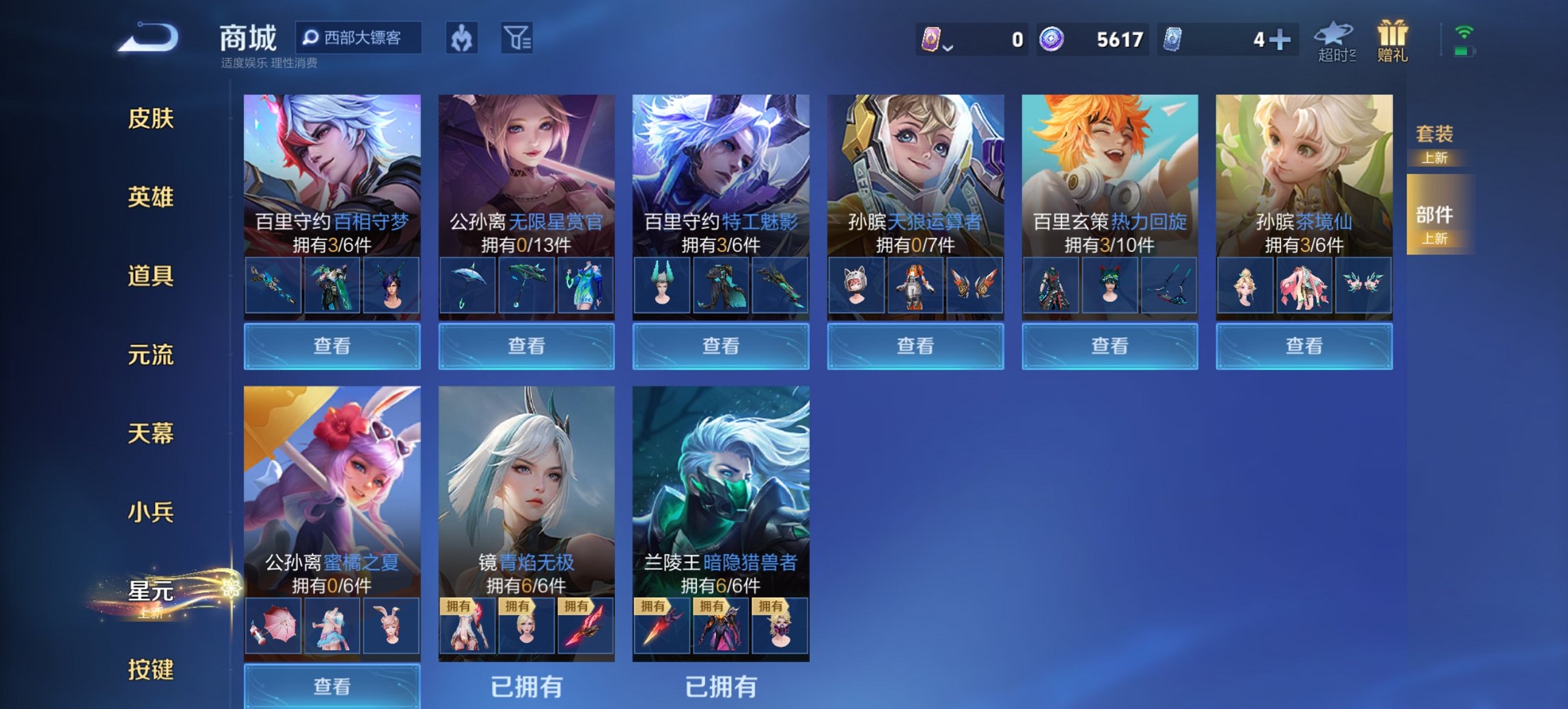
Task: Expand the card currency dropdown showing 0
Action: click(x=939, y=40)
